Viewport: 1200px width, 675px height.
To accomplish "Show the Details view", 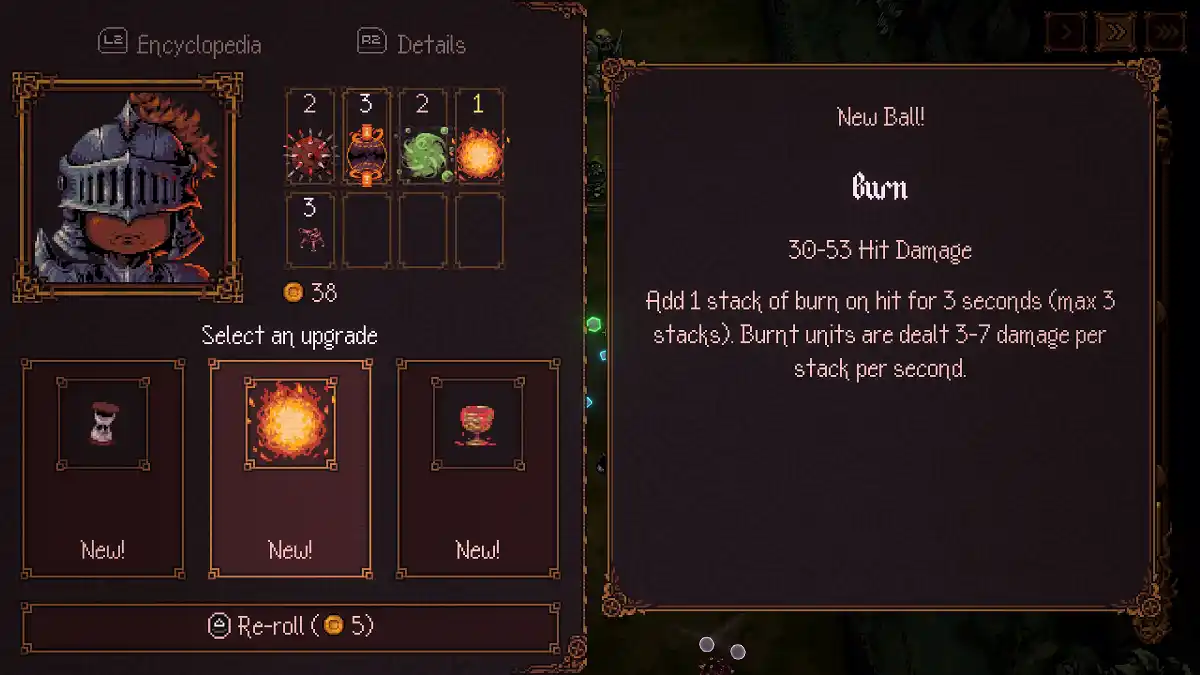I will (x=412, y=44).
